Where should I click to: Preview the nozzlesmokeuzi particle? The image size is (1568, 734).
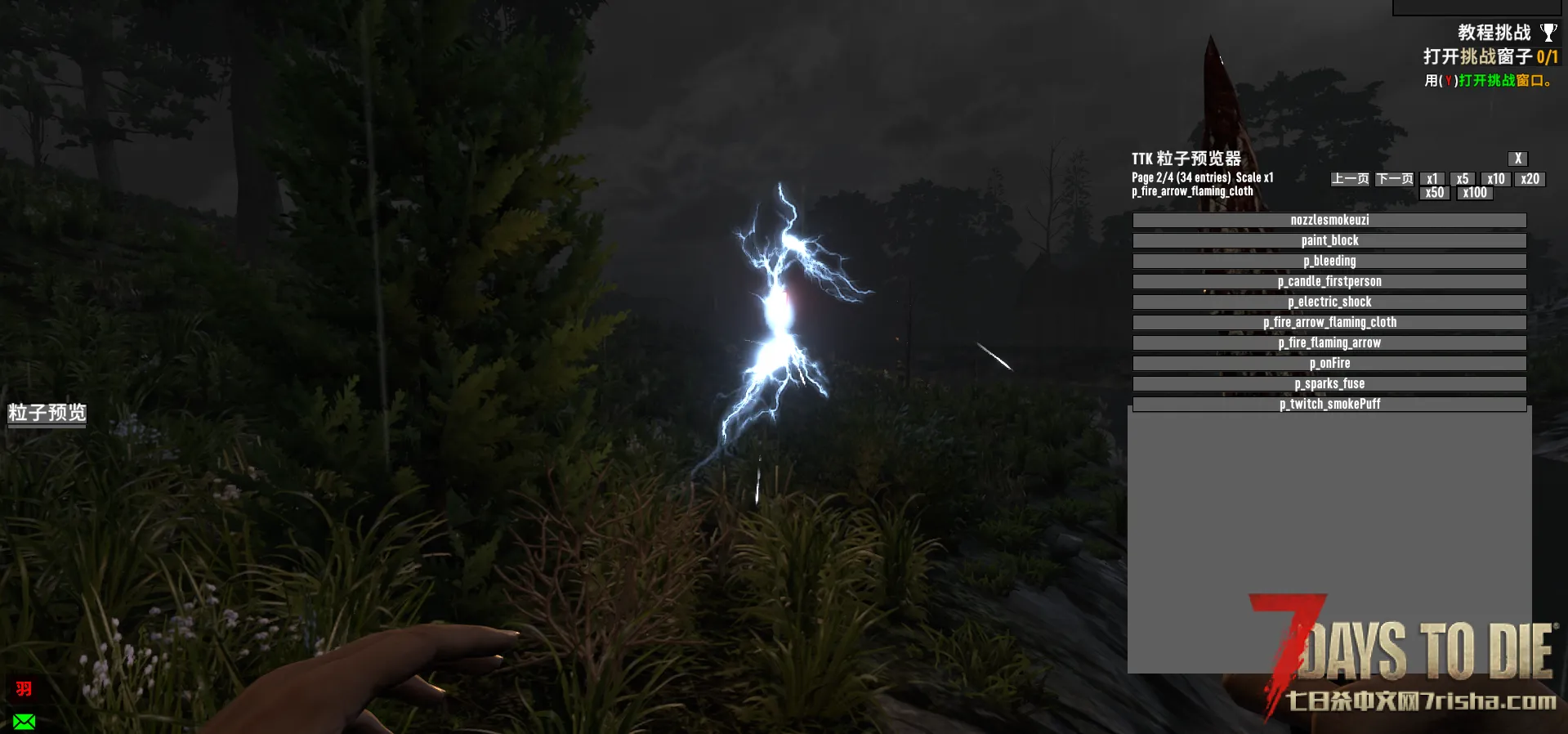pos(1329,220)
